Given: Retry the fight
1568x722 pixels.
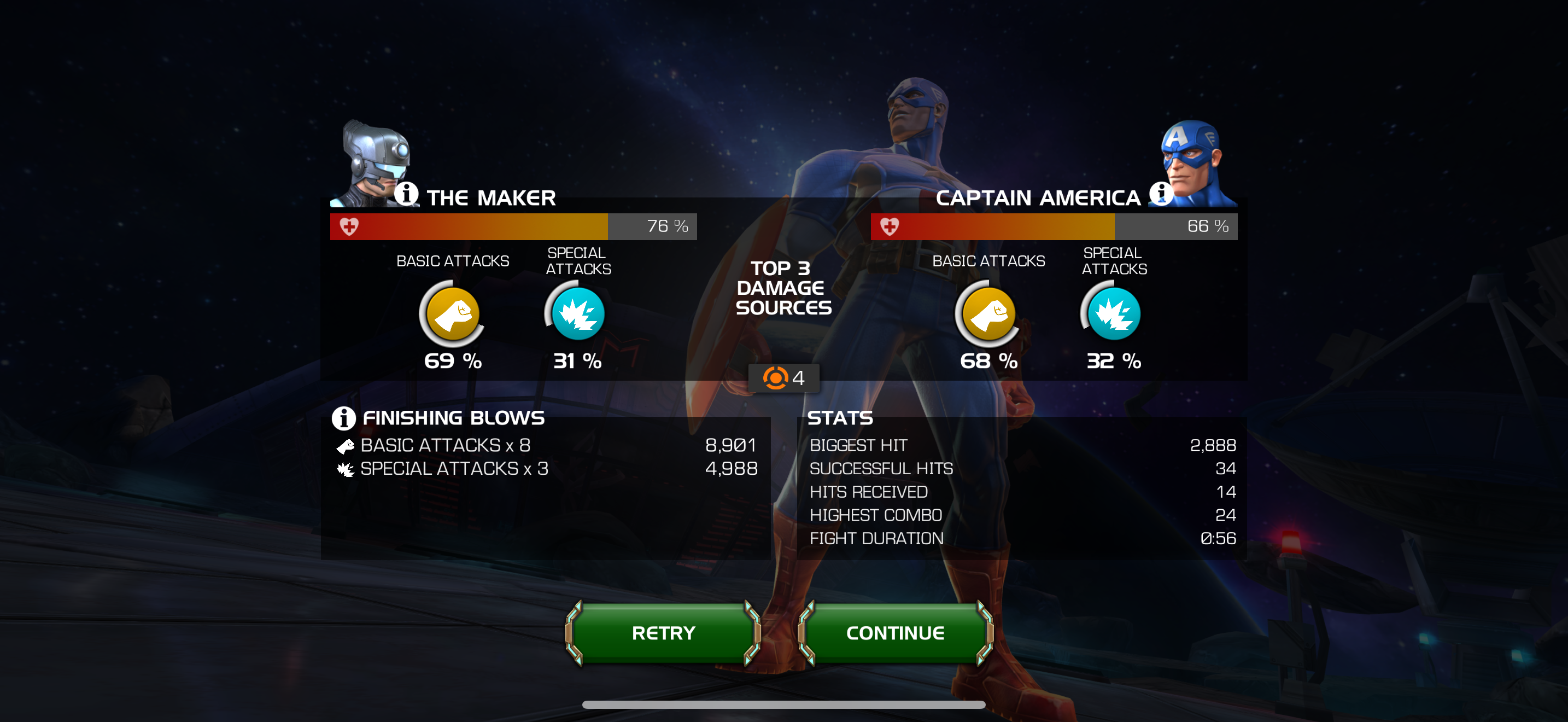Looking at the screenshot, I should (x=663, y=633).
